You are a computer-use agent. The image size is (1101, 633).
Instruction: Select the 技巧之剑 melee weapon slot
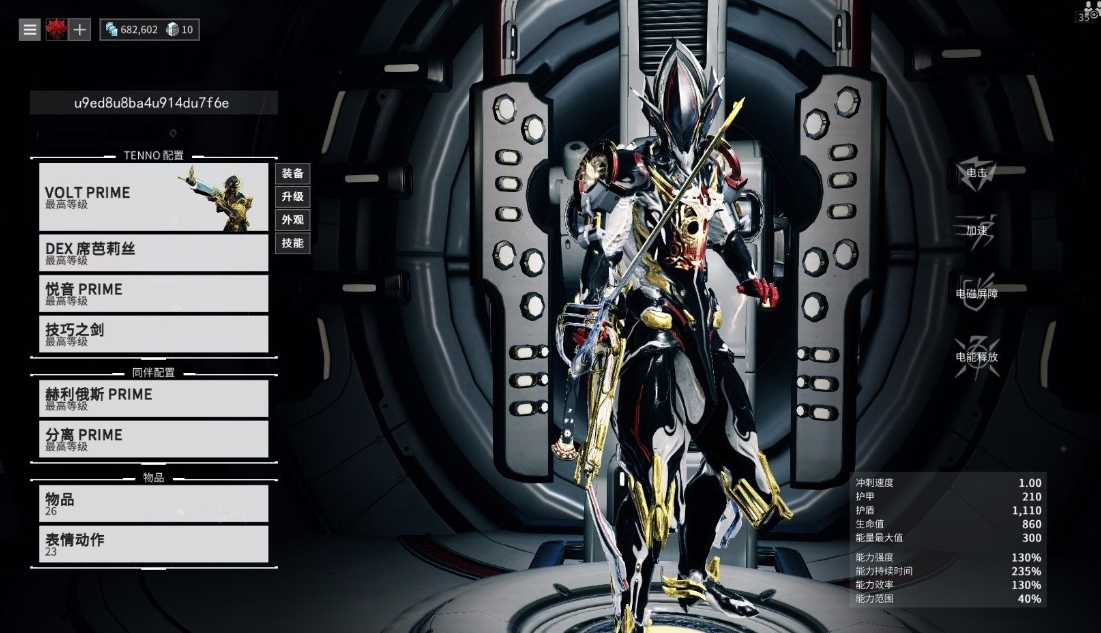tap(154, 334)
